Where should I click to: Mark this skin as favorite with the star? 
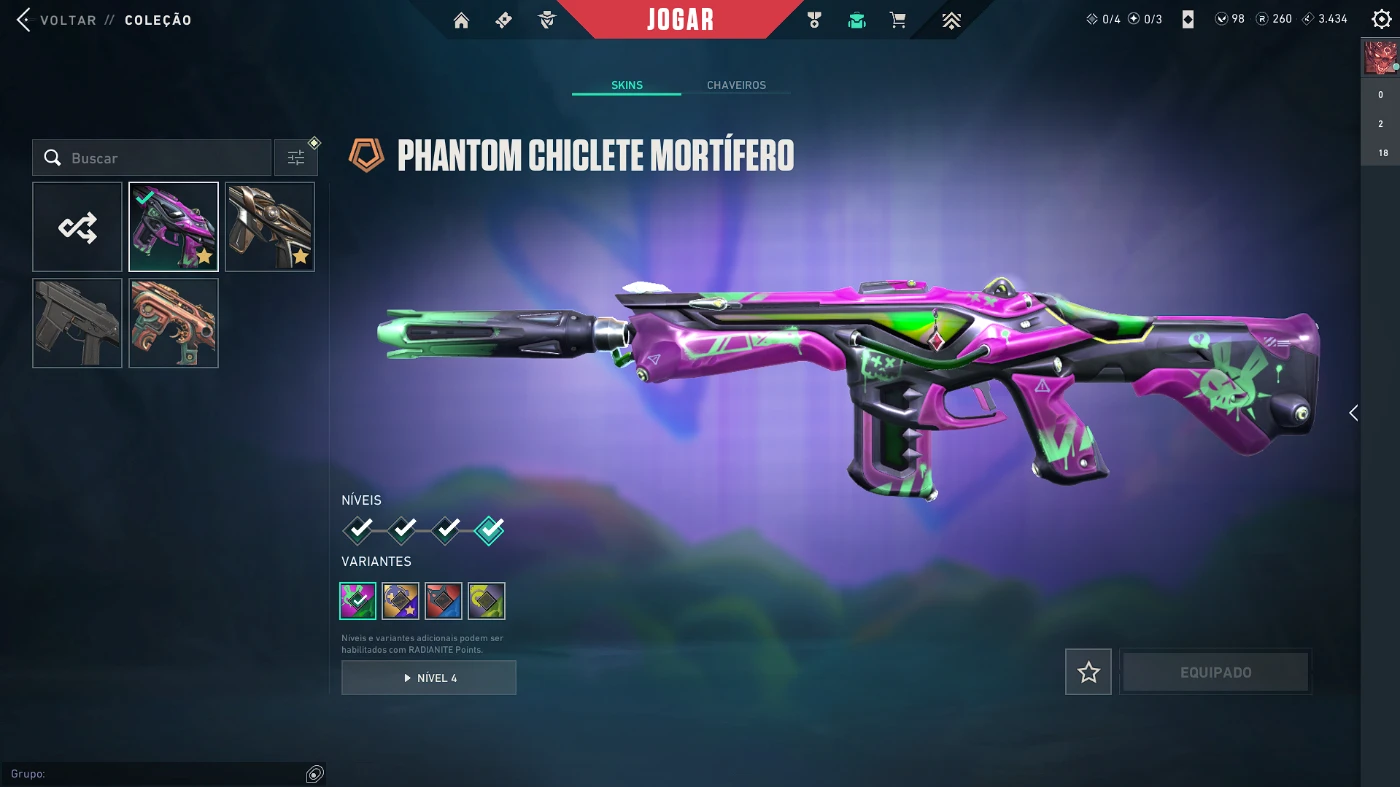[x=1088, y=672]
